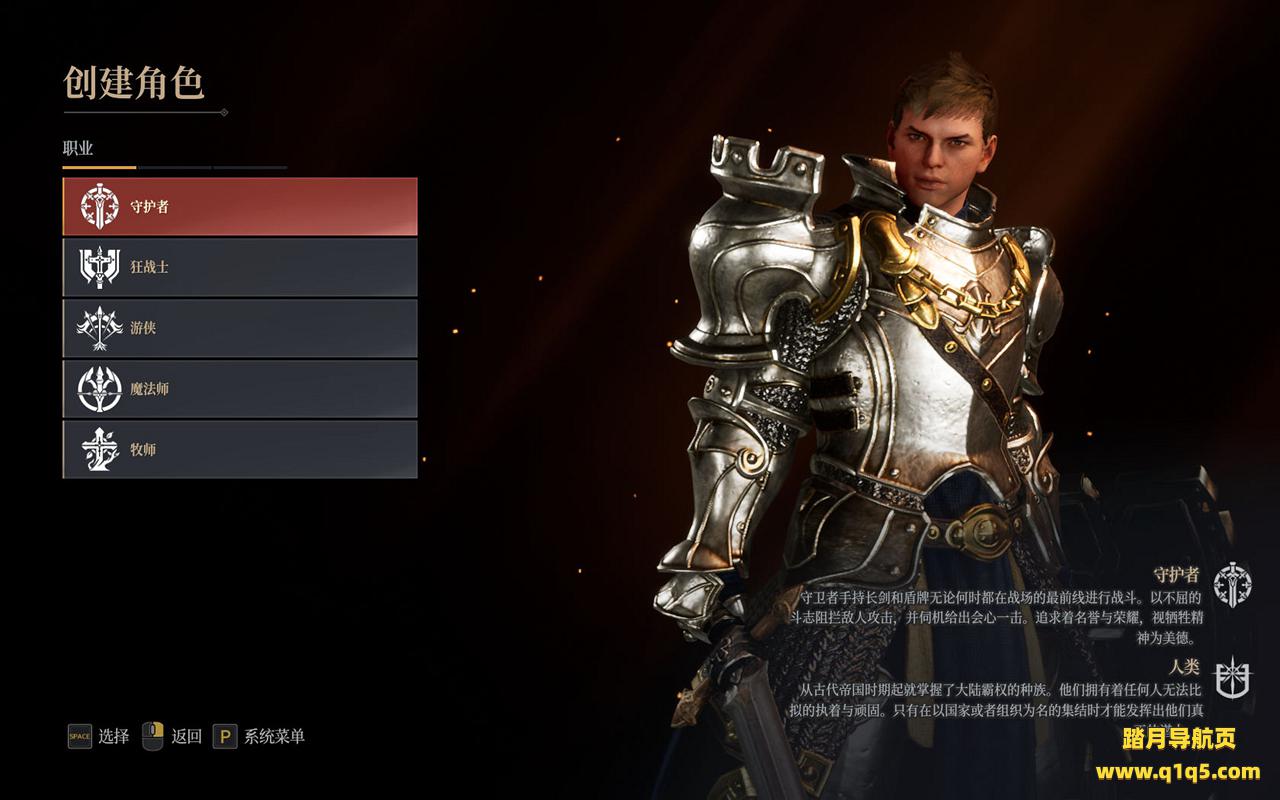1280x800 pixels.
Task: Select the 守护者 (Guardian) class
Action: click(x=240, y=207)
